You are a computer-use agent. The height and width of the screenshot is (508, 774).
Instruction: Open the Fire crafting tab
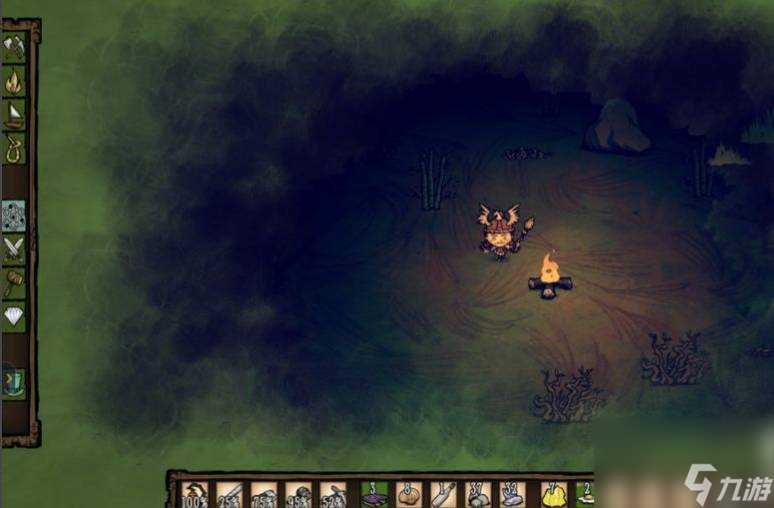coord(14,82)
